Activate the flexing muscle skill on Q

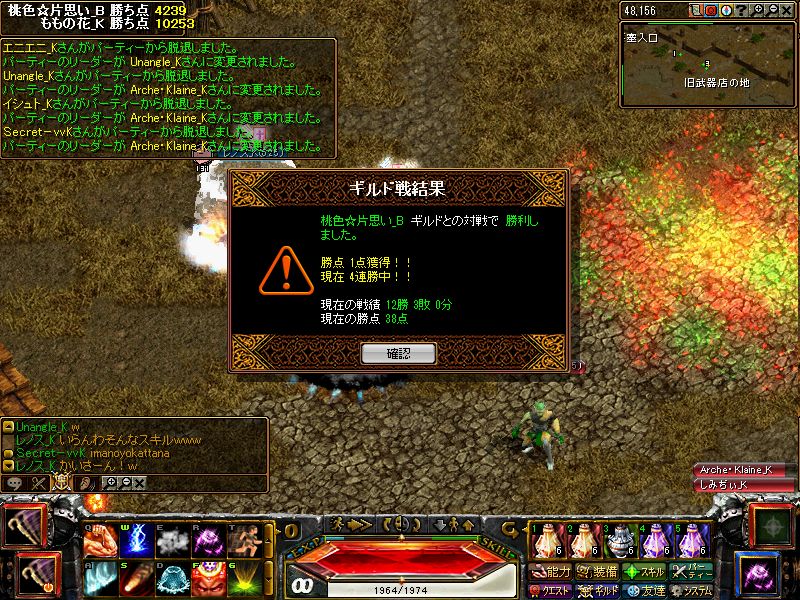coord(100,541)
